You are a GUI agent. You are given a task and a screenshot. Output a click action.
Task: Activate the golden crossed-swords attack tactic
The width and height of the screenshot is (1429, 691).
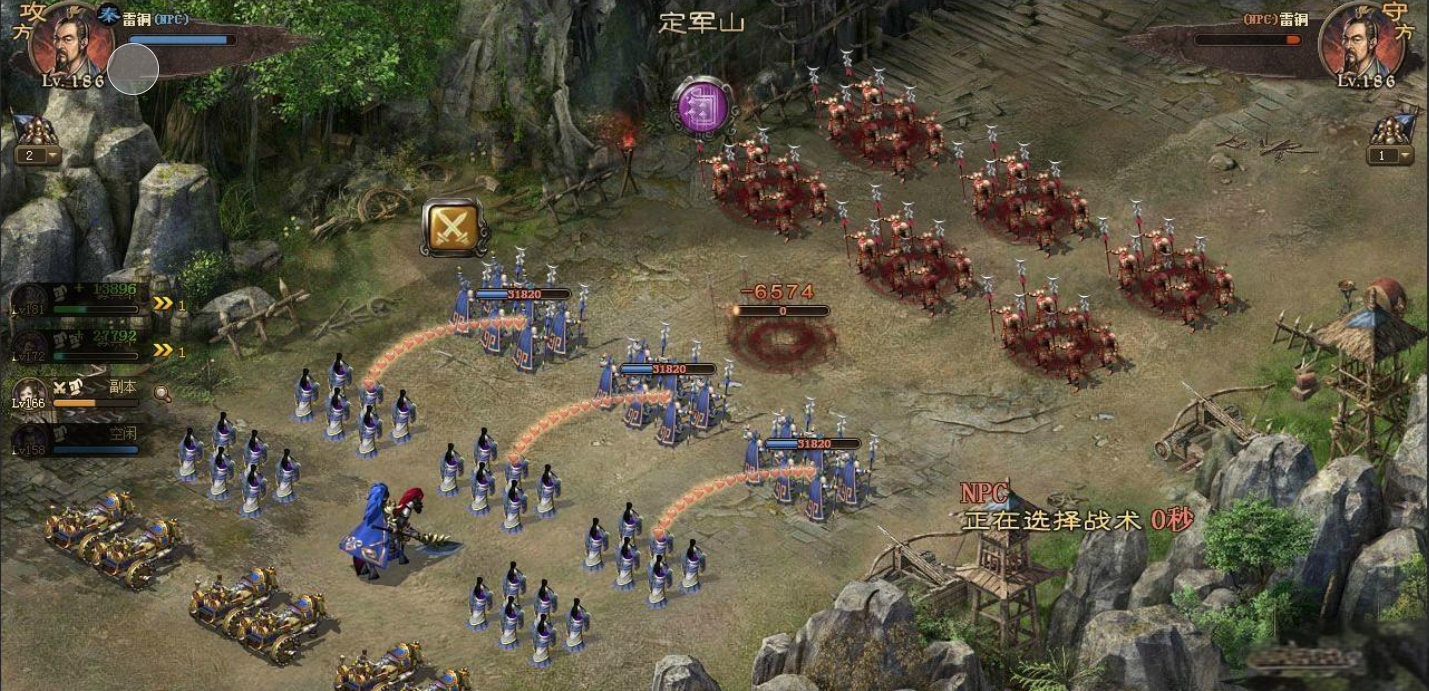[x=453, y=227]
